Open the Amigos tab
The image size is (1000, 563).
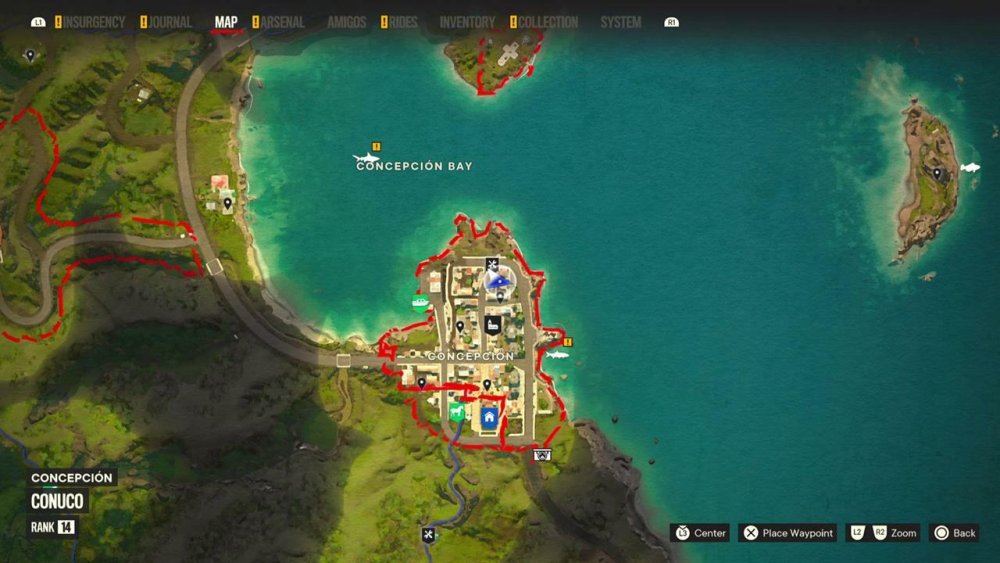pos(346,22)
